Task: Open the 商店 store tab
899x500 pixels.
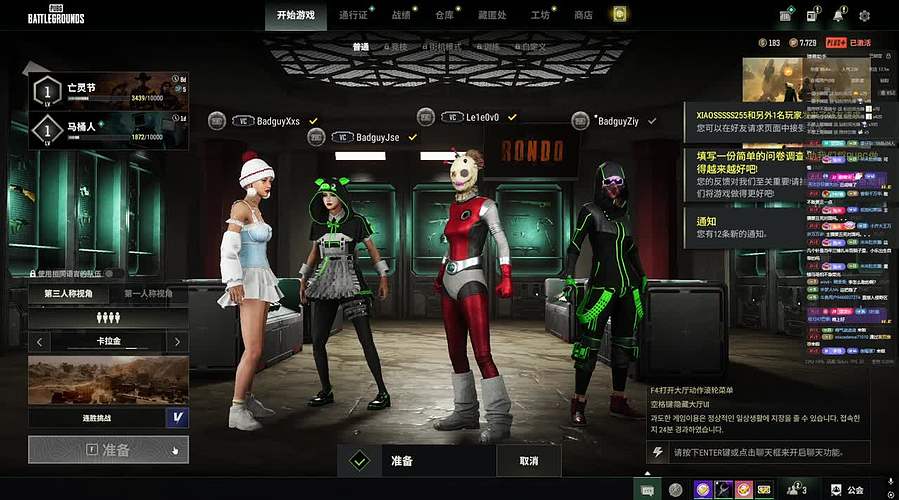Action: [x=583, y=15]
